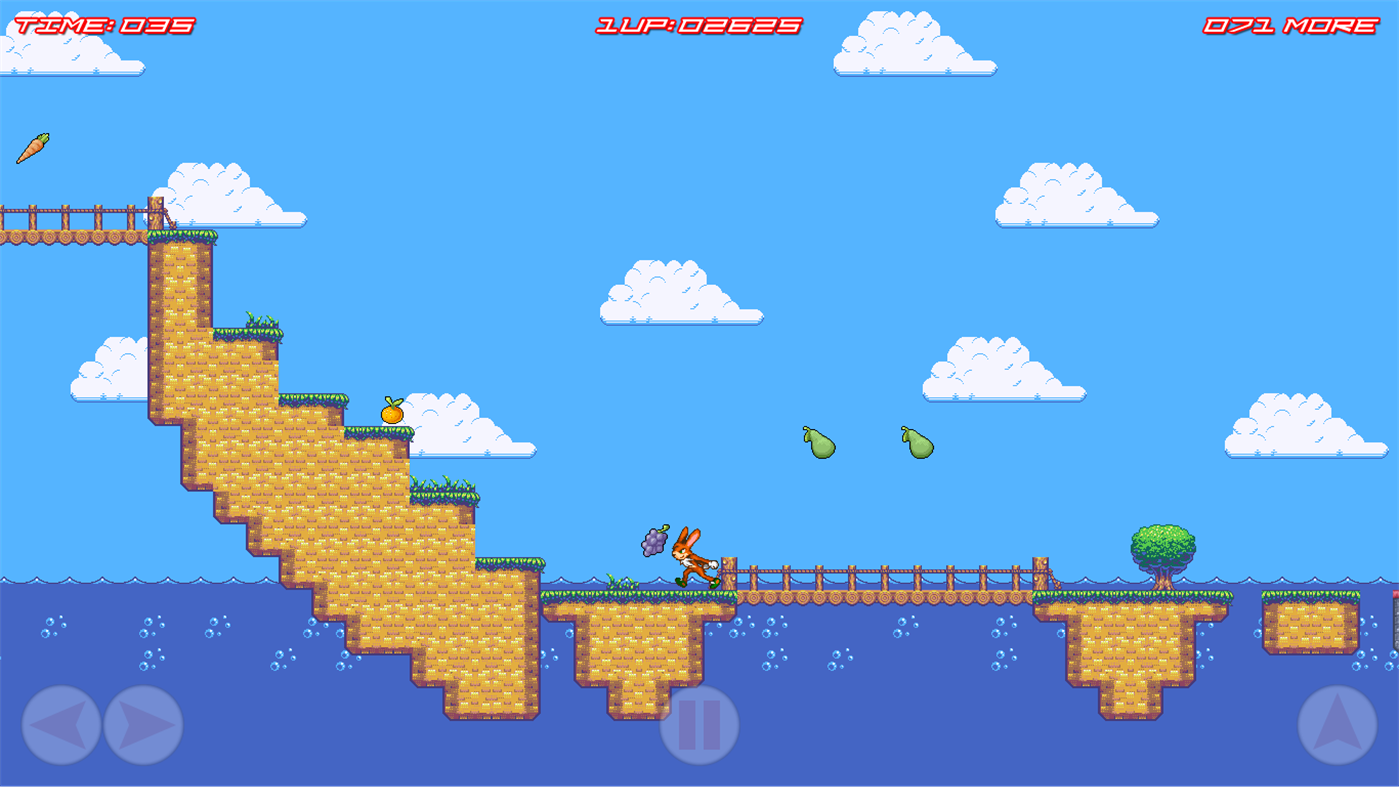Screen dimensions: 1399x787
Task: Click the small floating island on far right
Action: pyautogui.click(x=1310, y=620)
